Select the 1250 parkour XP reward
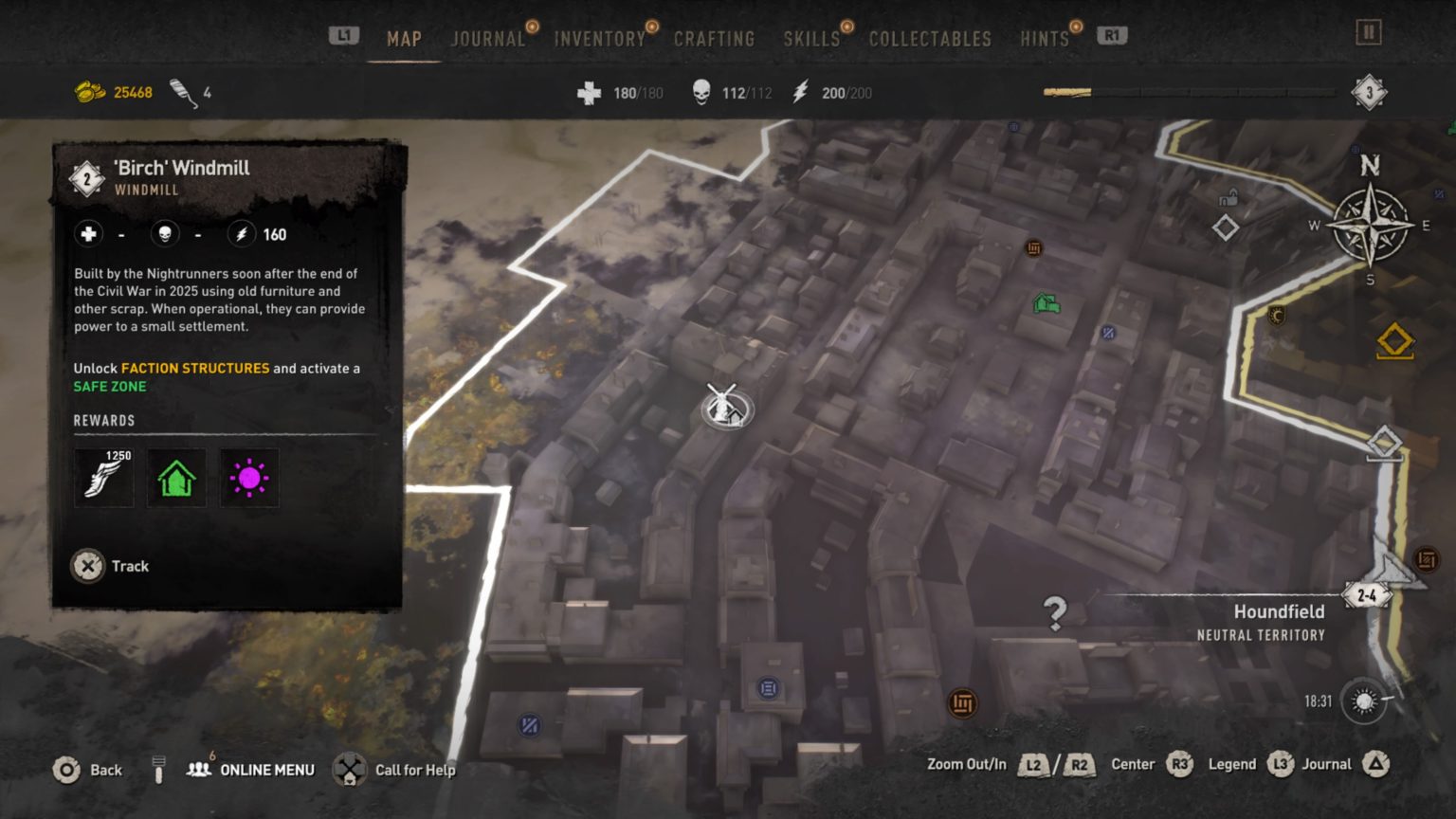This screenshot has height=819, width=1456. tap(103, 479)
